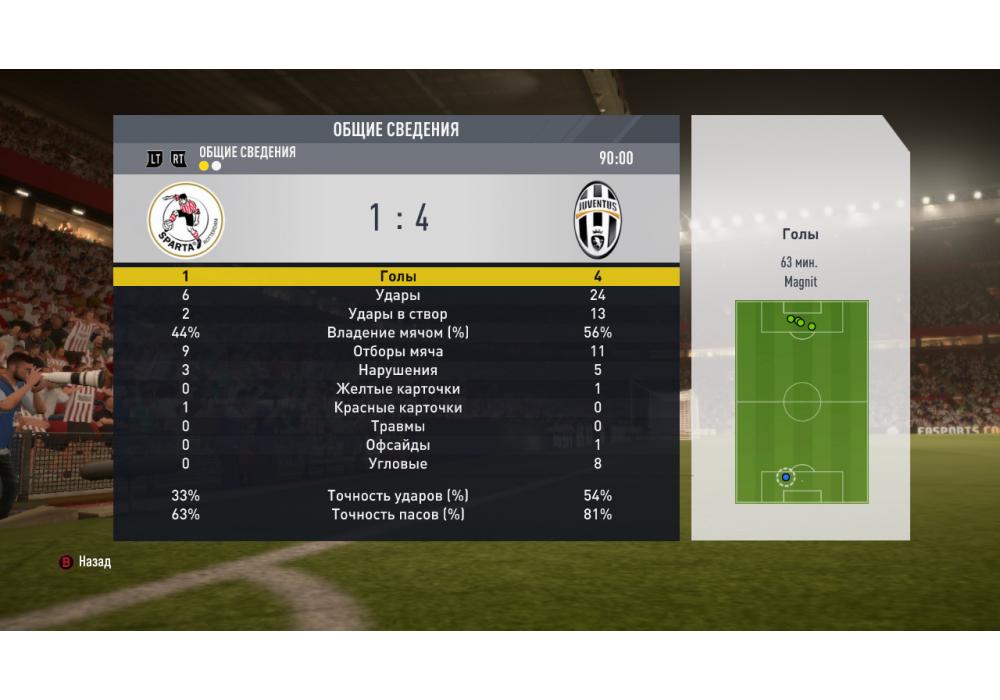The height and width of the screenshot is (700, 1000).
Task: Select the Травмы stat row
Action: point(397,426)
